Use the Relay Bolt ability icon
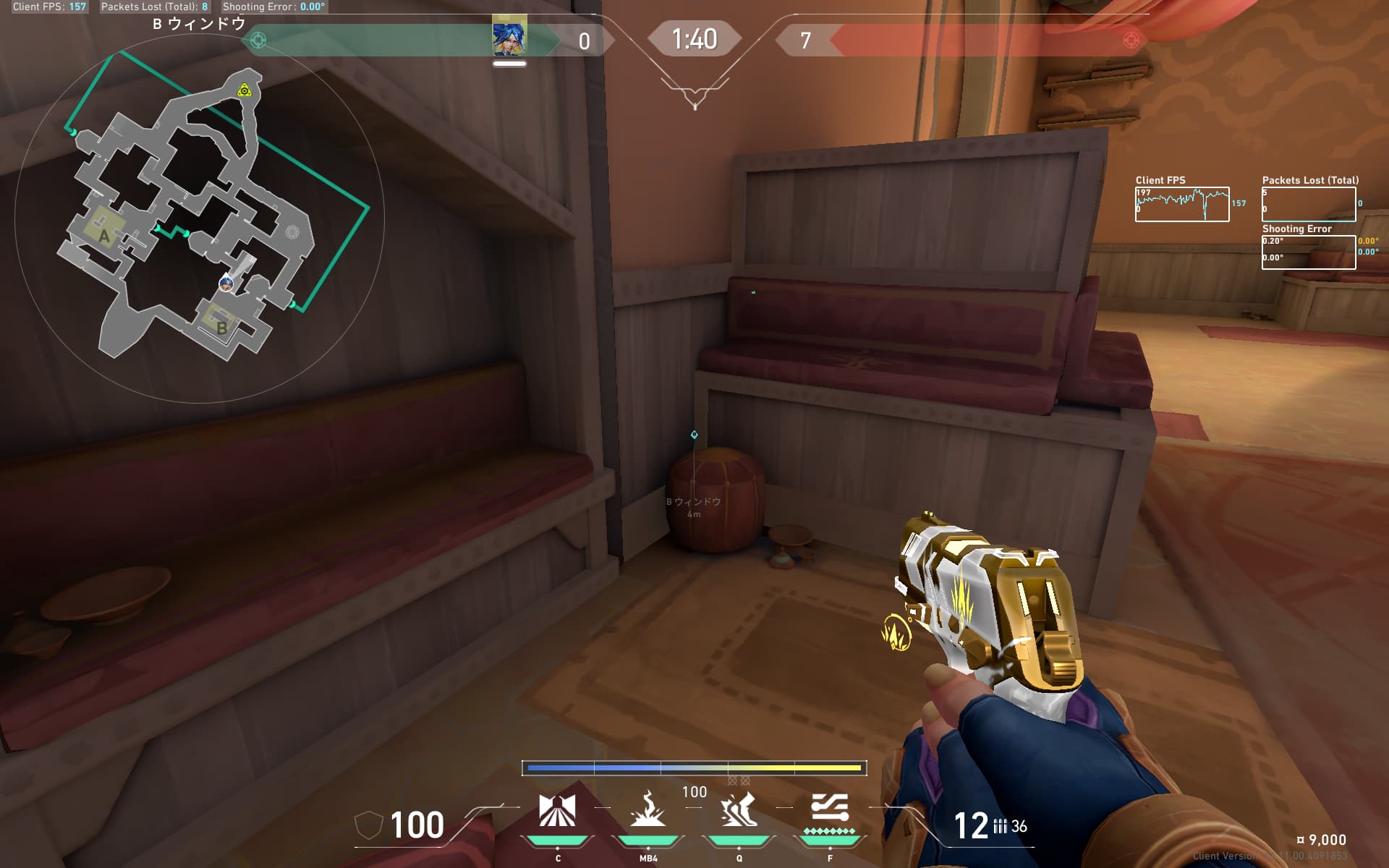The image size is (1389, 868). pos(647,811)
